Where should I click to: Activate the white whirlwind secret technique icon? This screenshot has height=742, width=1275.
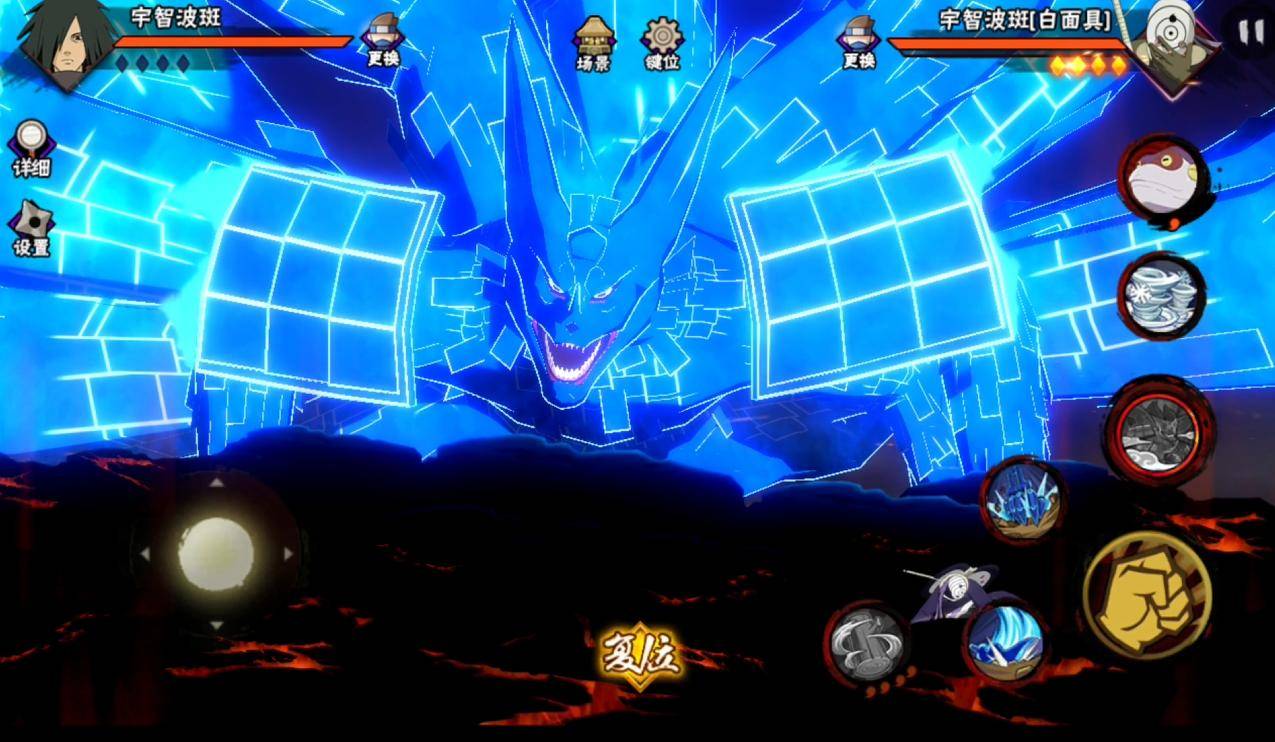click(x=1161, y=295)
